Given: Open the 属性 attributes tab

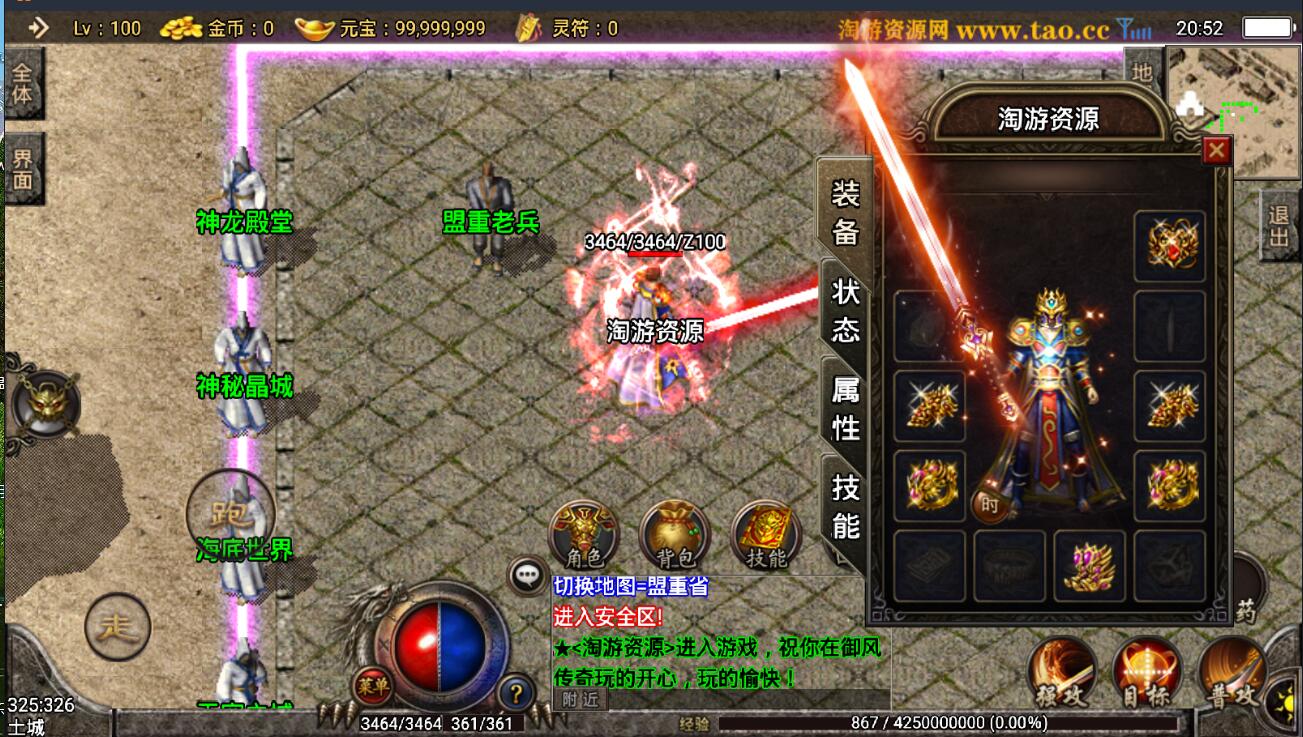Looking at the screenshot, I should [845, 408].
